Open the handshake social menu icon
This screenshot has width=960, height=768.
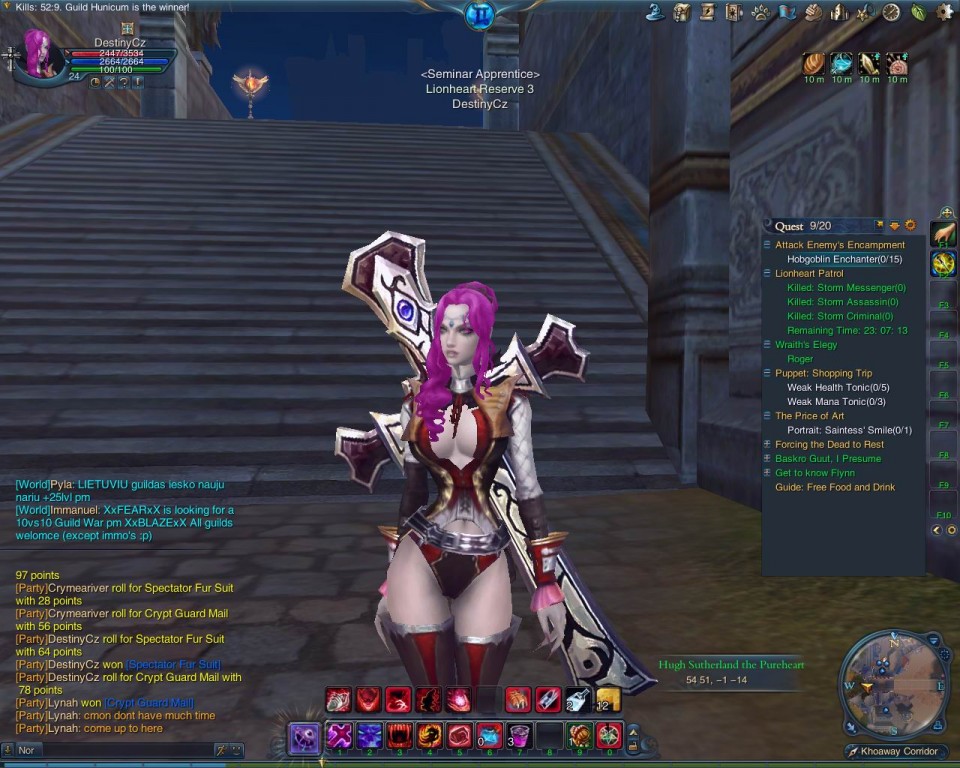[x=813, y=12]
